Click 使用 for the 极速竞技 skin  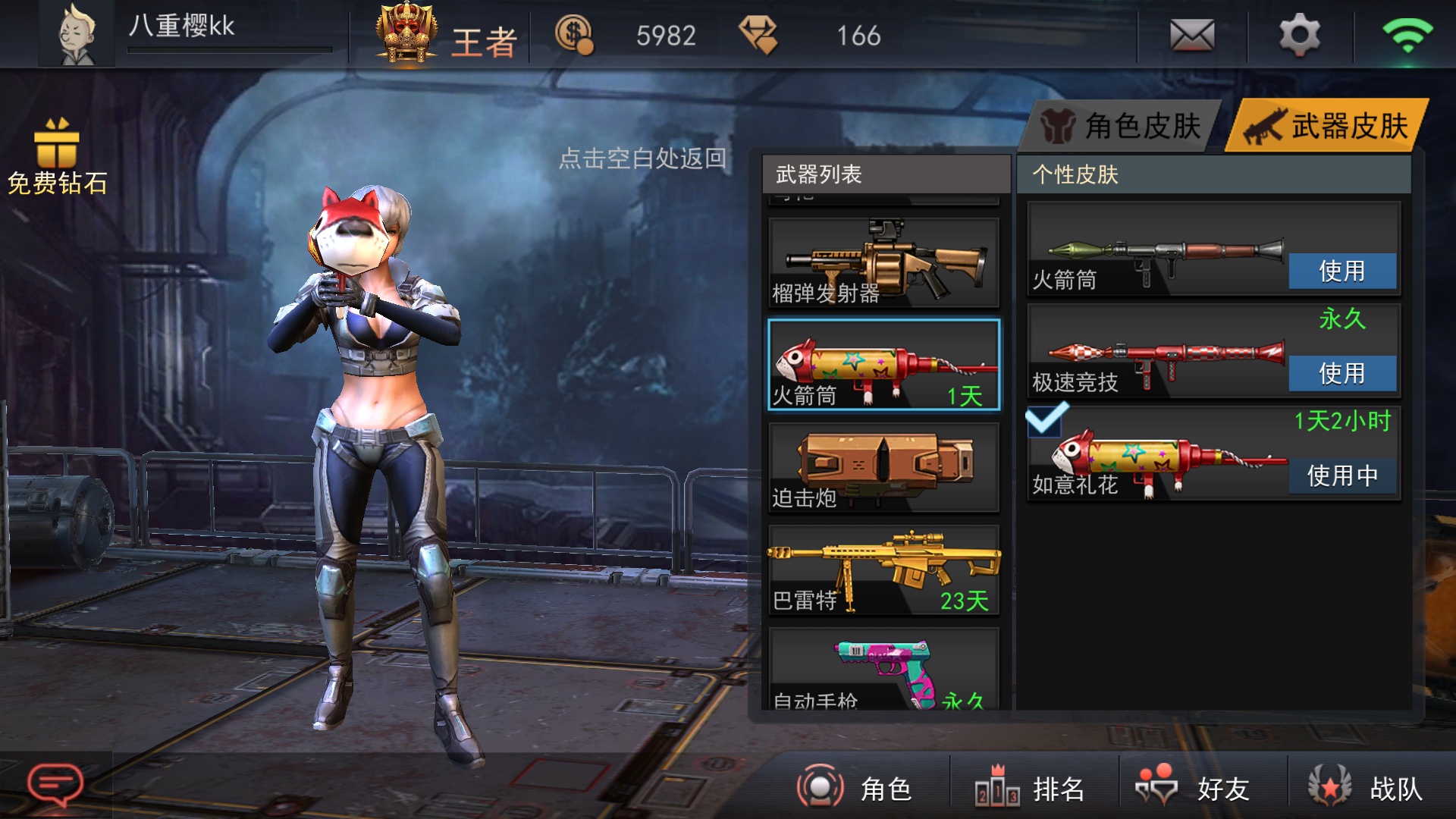tap(1341, 373)
